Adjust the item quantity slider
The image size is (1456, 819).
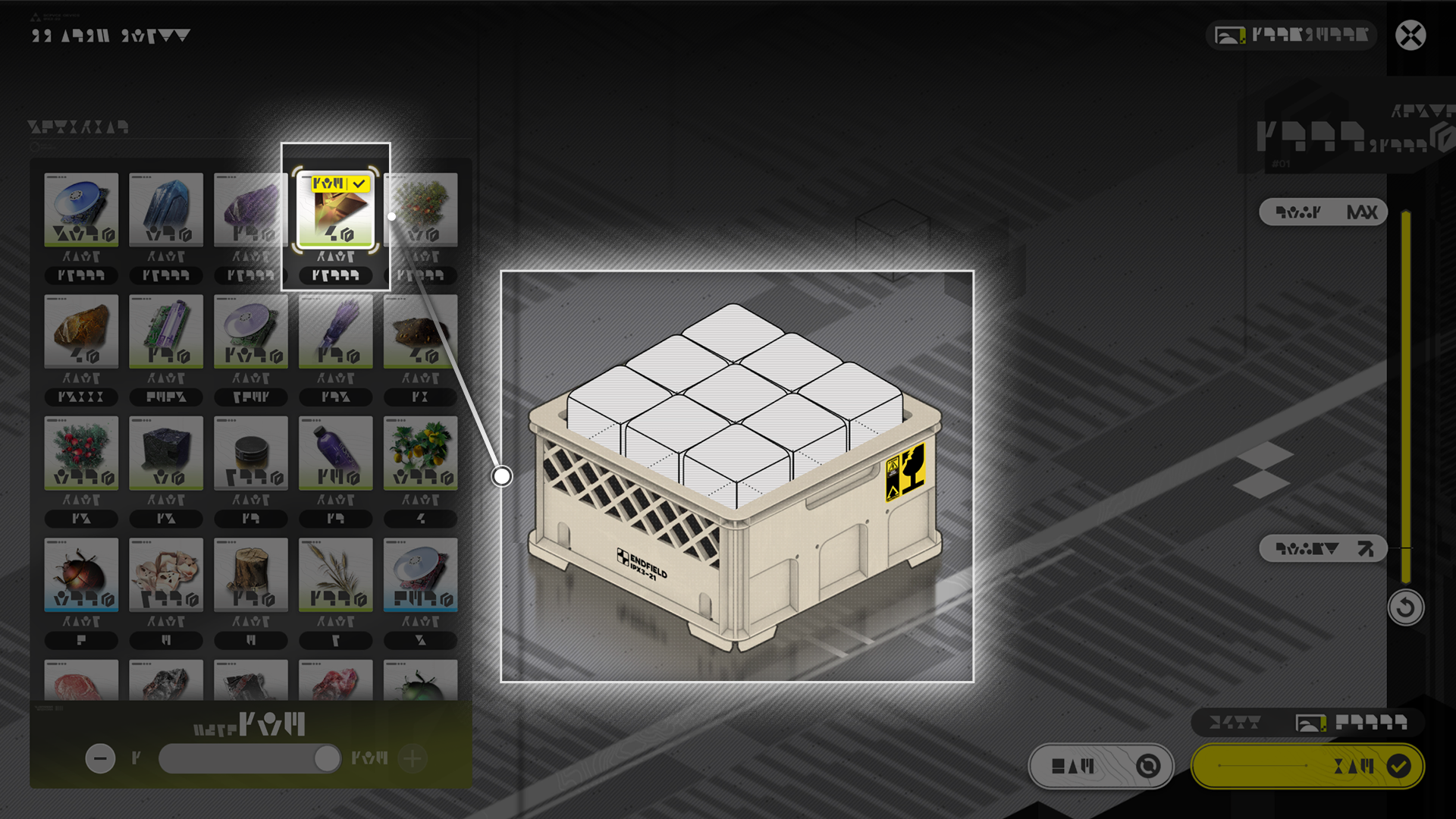(x=327, y=758)
